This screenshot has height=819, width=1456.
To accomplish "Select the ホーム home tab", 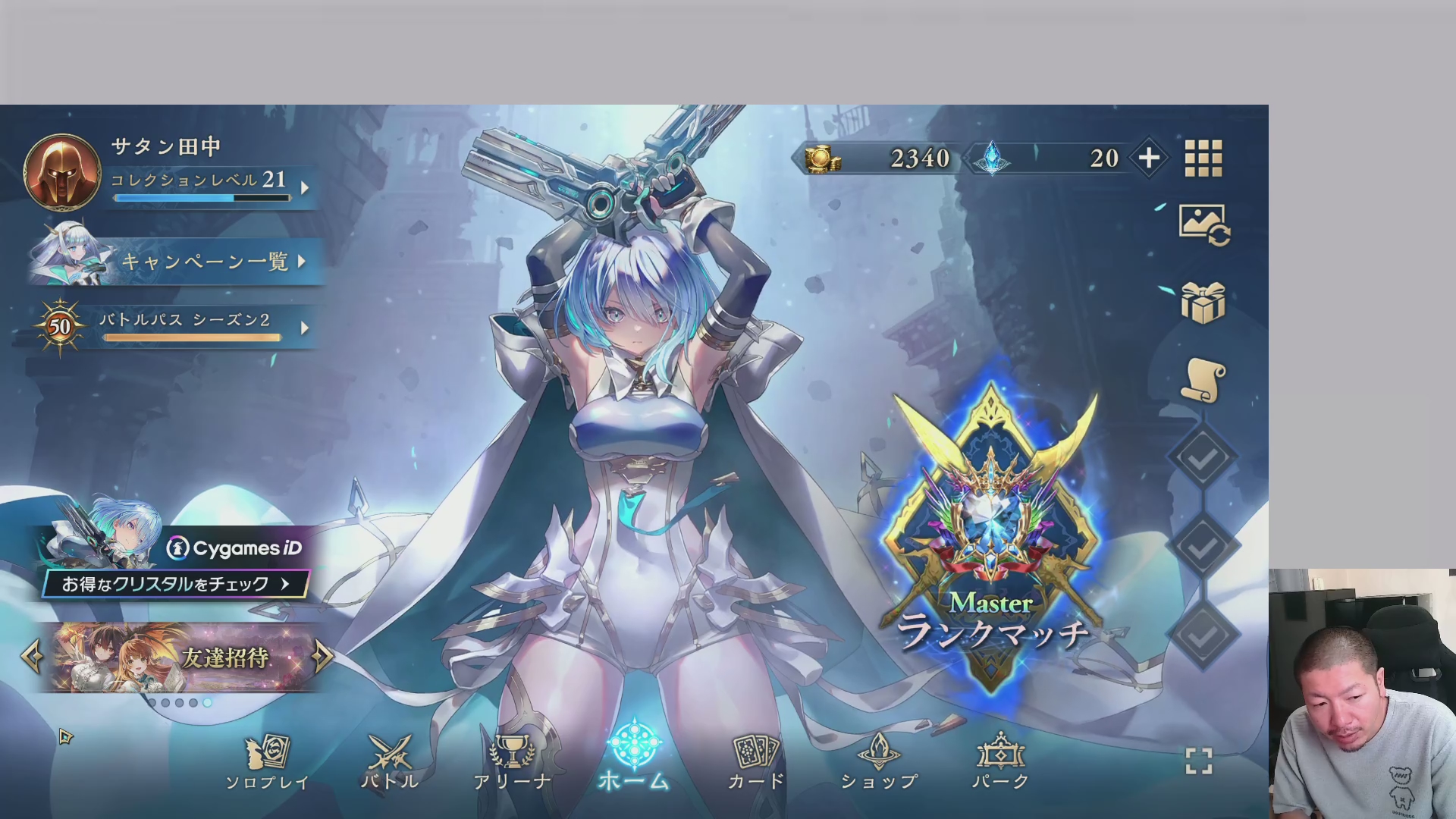I will [635, 758].
